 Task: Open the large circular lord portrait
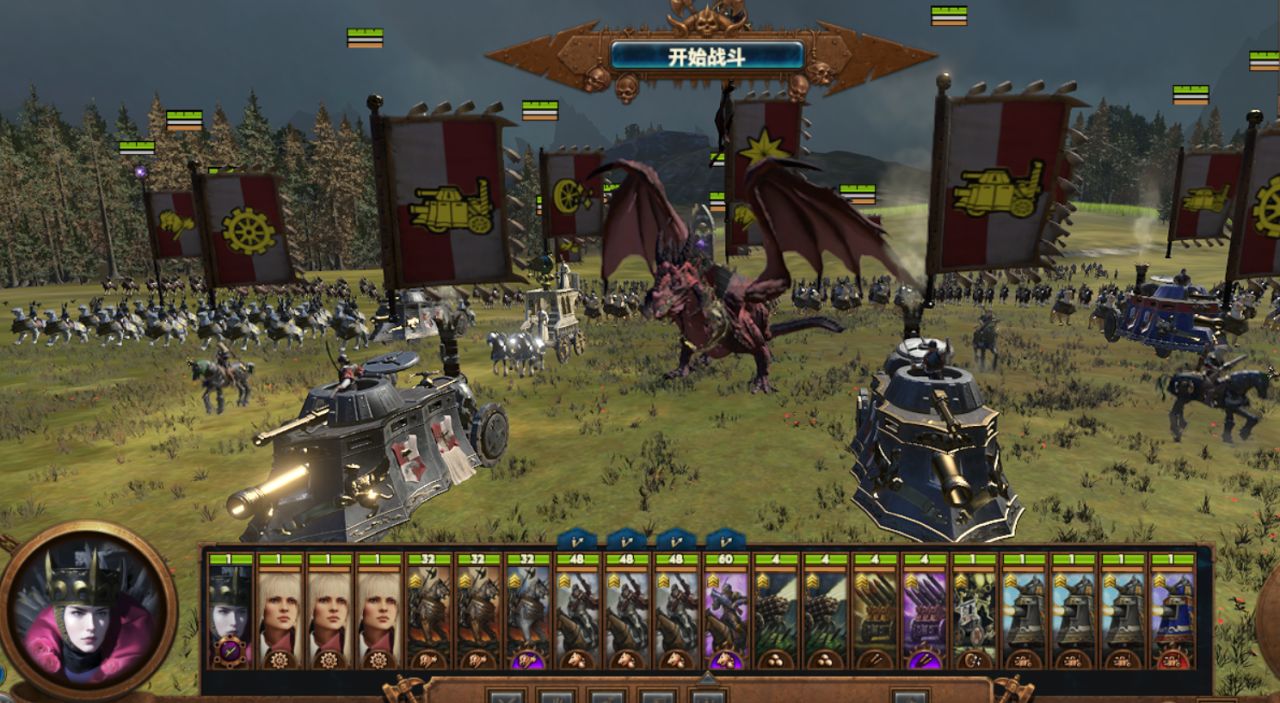88,608
